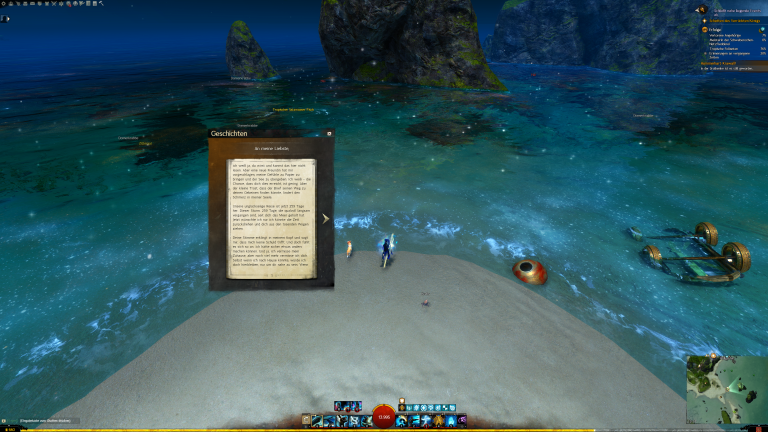Close the Geschichten book window
The width and height of the screenshot is (768, 432).
[x=329, y=133]
